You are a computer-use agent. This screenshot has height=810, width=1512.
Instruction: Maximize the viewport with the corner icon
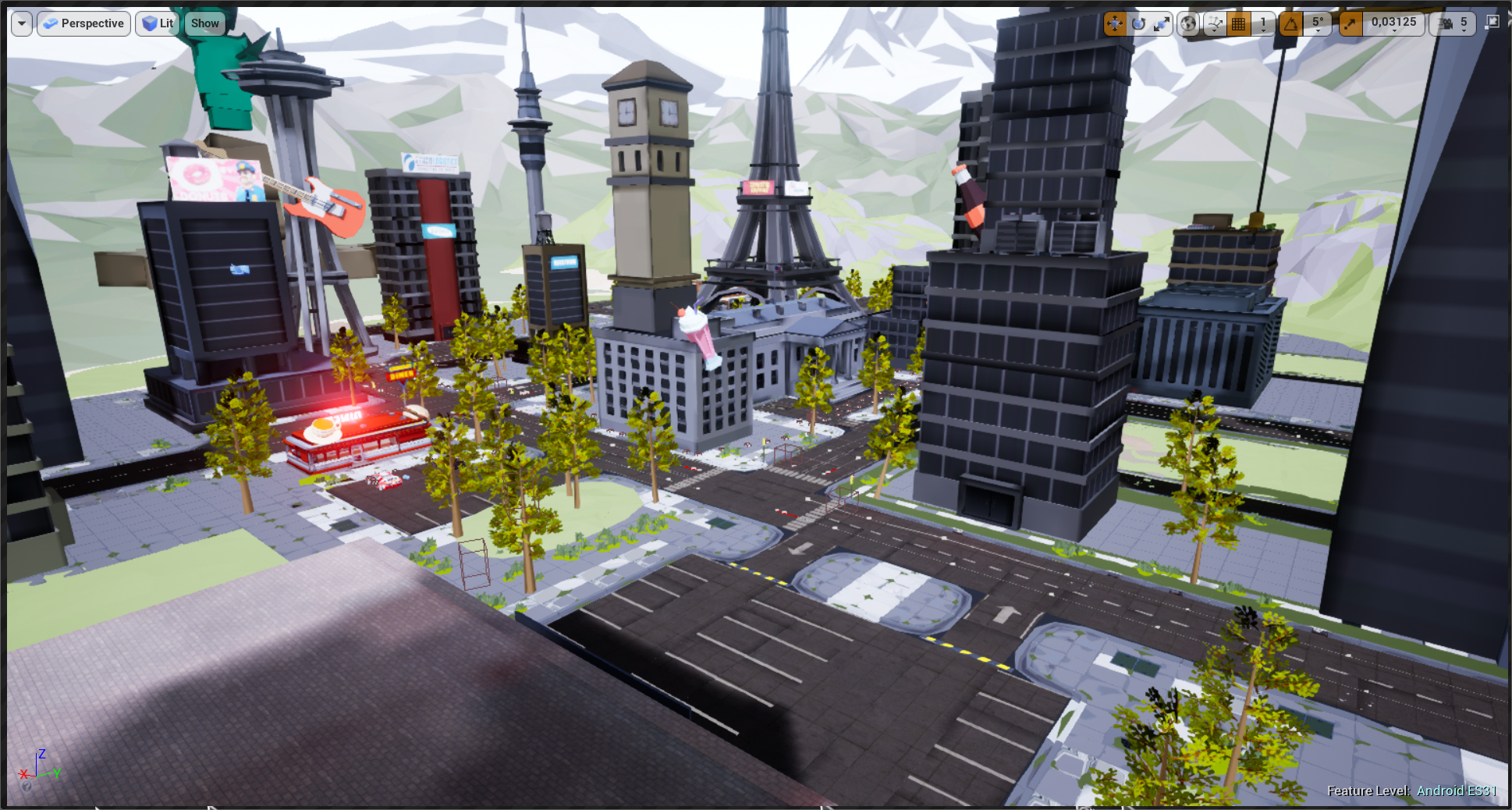coord(1494,22)
